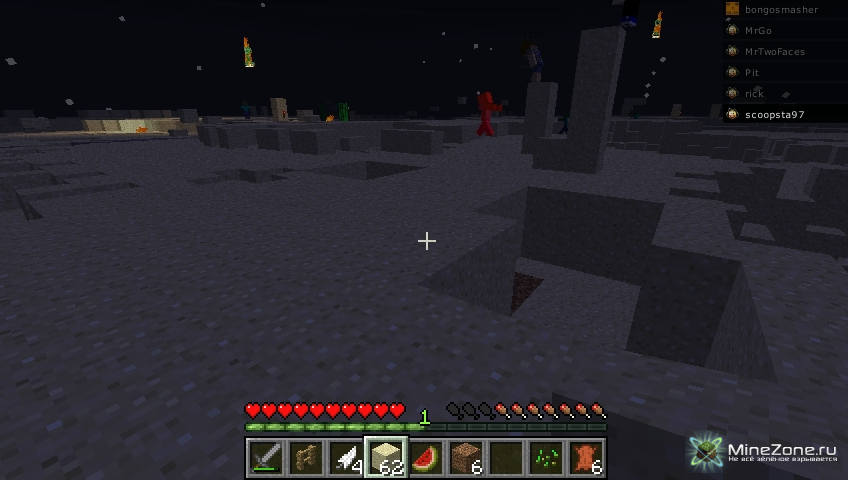
Task: Select the stone sword hotbar slot
Action: [x=266, y=458]
